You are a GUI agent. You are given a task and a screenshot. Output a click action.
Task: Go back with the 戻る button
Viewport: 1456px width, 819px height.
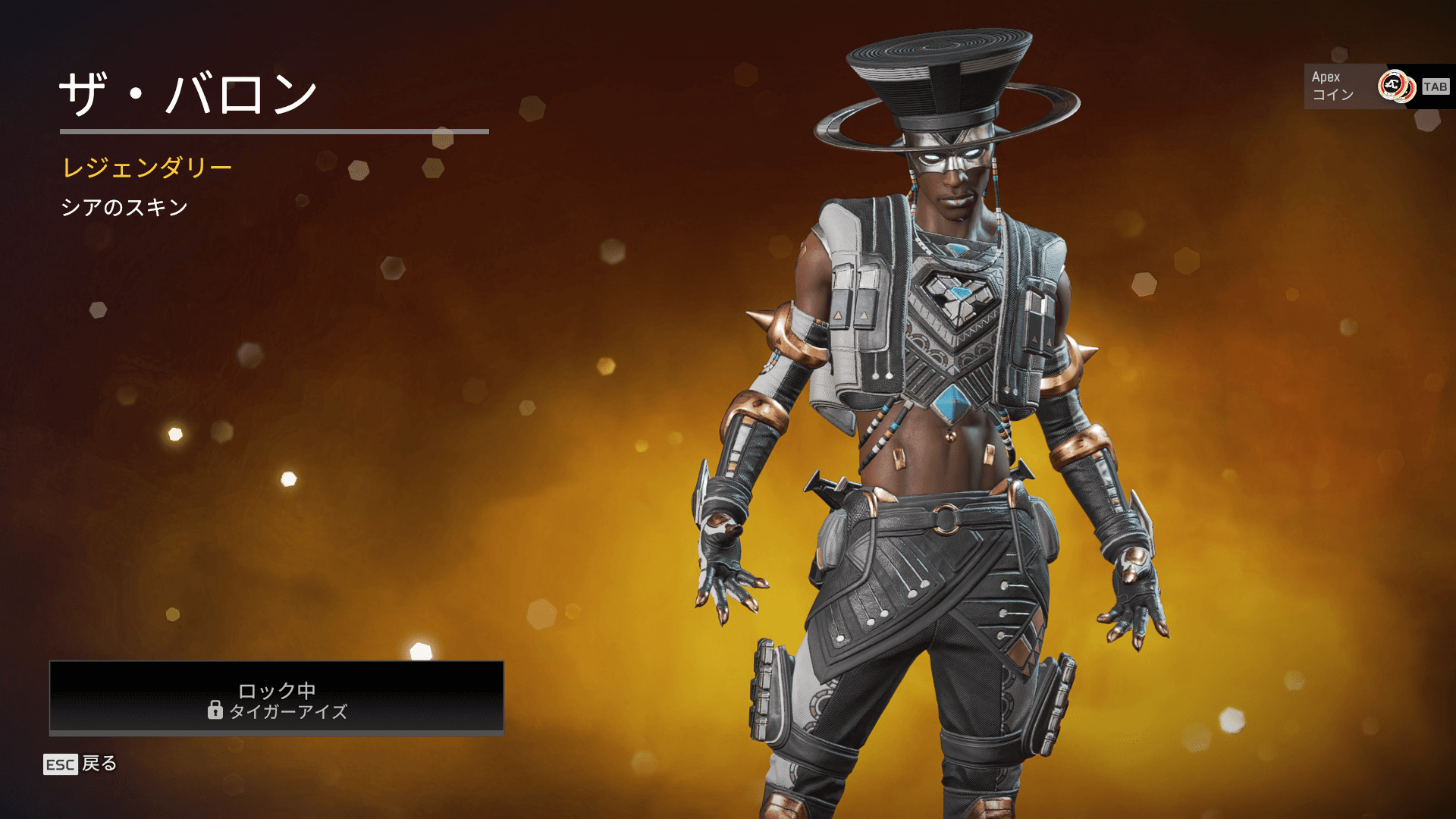point(81,764)
